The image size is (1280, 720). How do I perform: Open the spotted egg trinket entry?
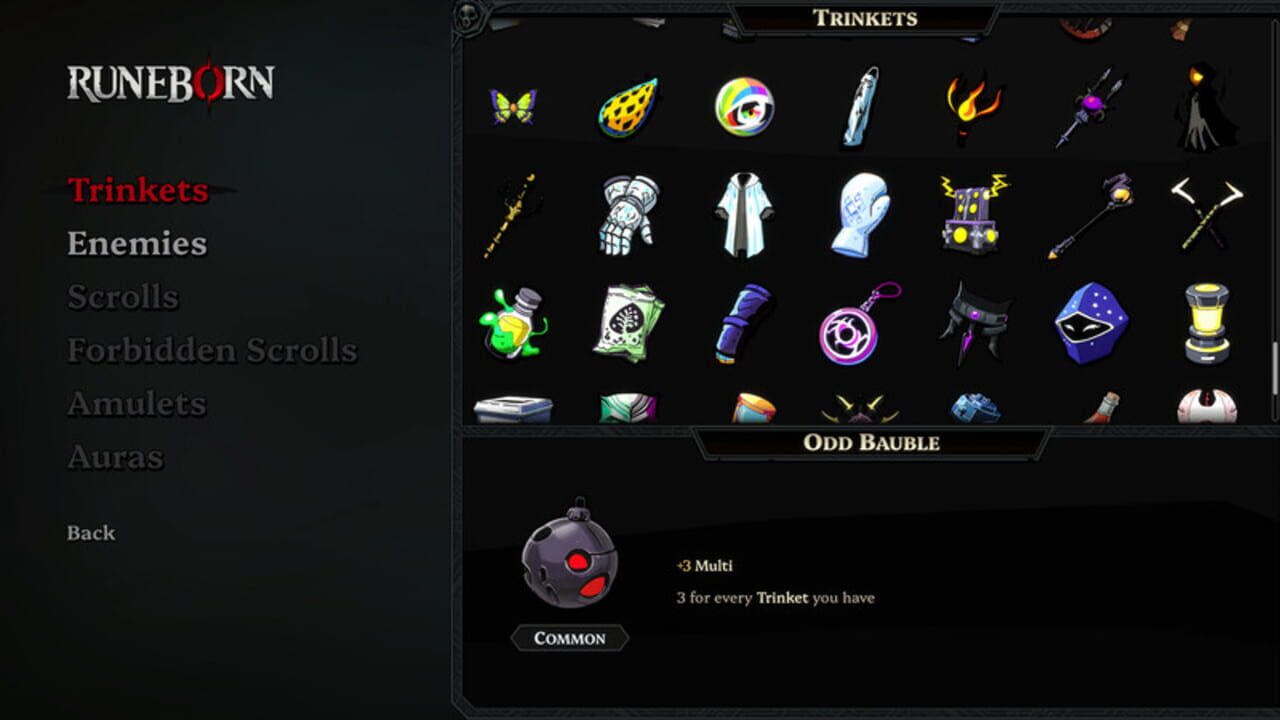(628, 103)
